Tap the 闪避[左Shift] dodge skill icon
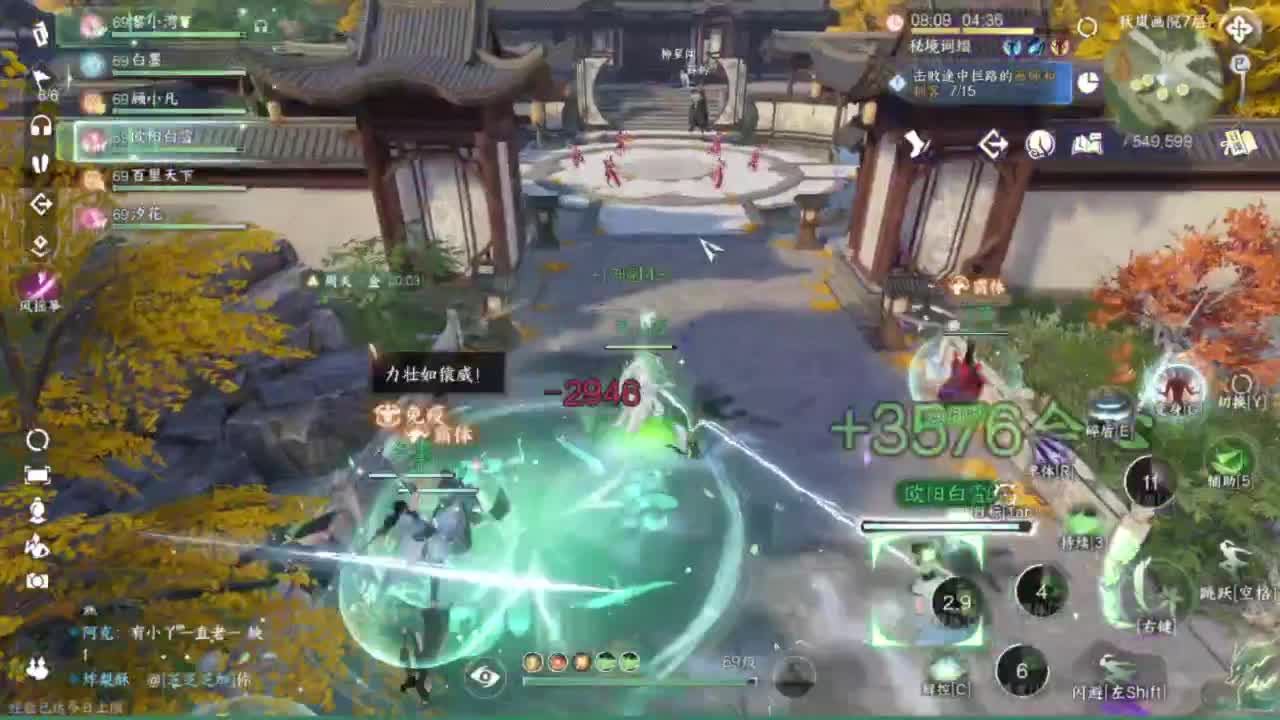The height and width of the screenshot is (720, 1280). [x=1110, y=663]
